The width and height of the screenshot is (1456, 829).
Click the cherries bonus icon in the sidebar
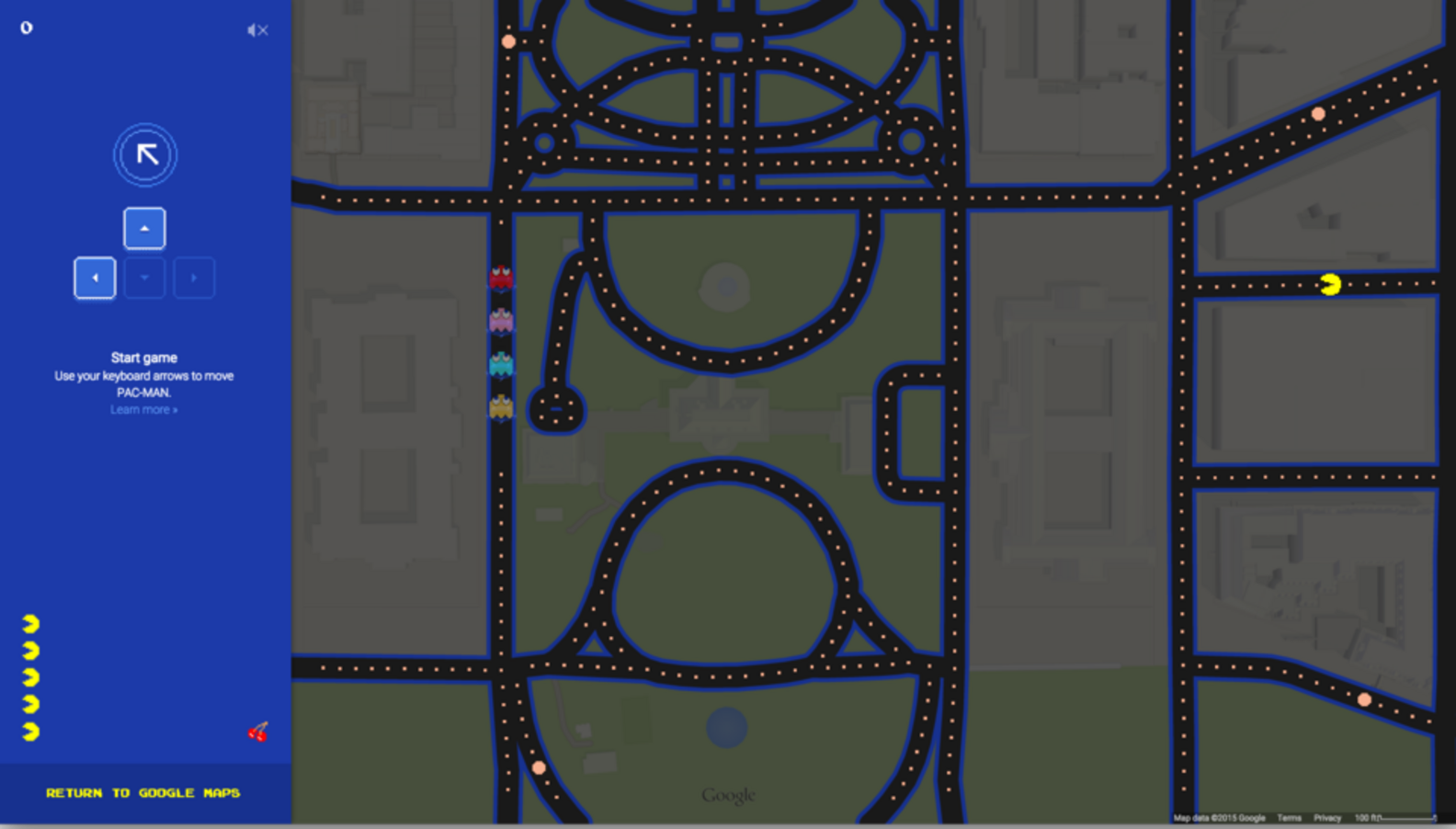[258, 732]
